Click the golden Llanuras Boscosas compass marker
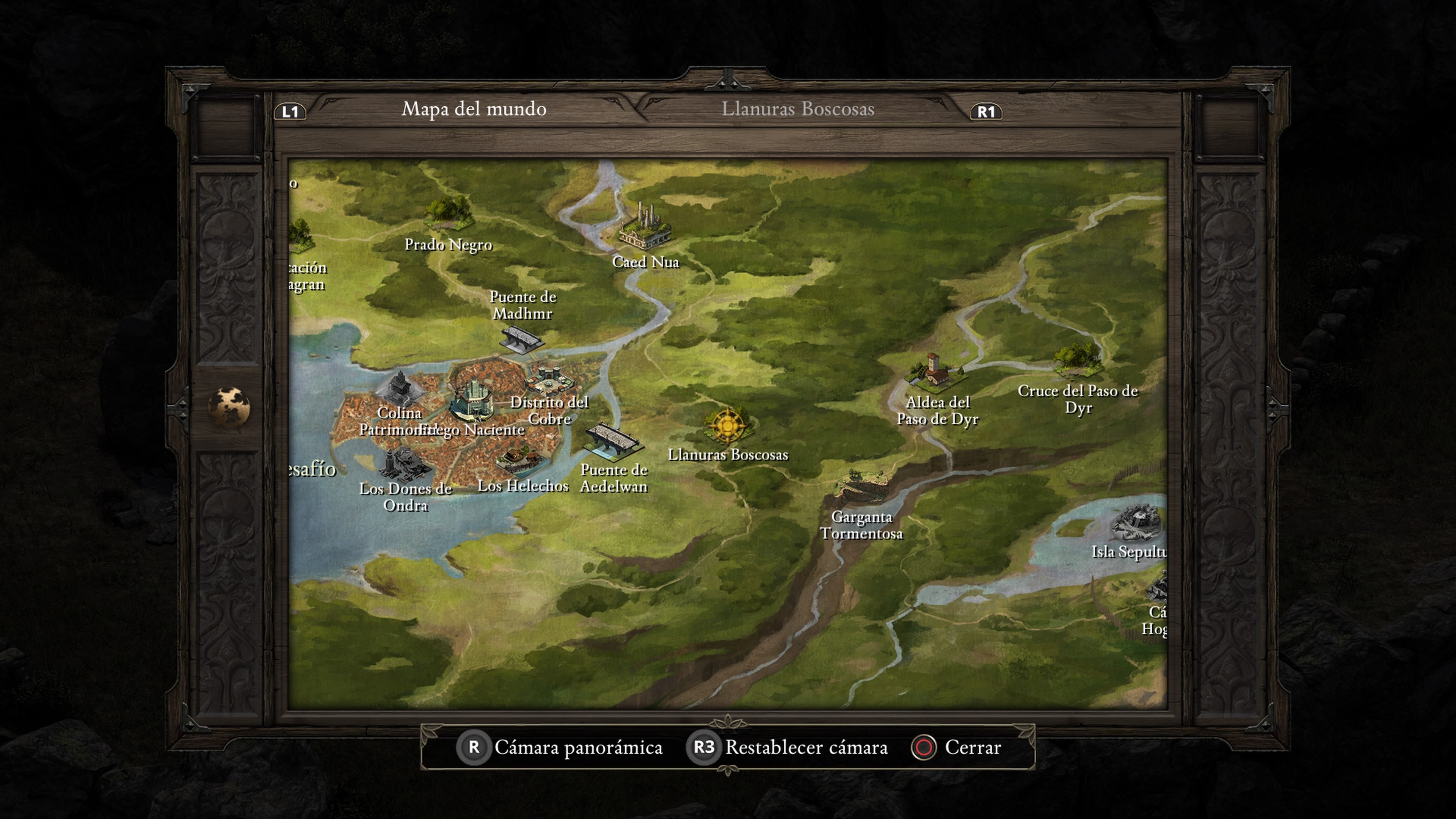 728,425
